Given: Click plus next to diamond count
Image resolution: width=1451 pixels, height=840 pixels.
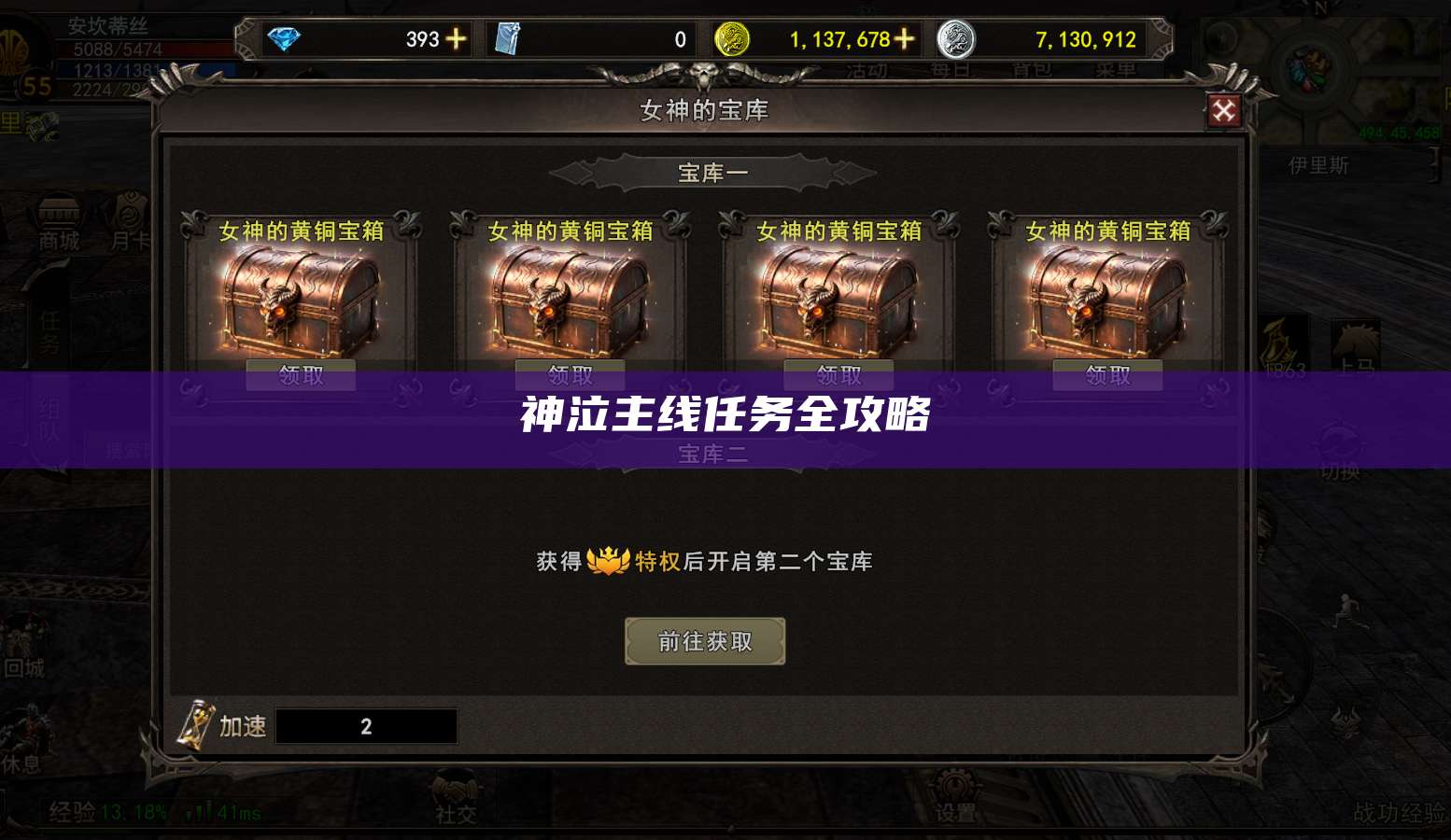Looking at the screenshot, I should [x=455, y=39].
